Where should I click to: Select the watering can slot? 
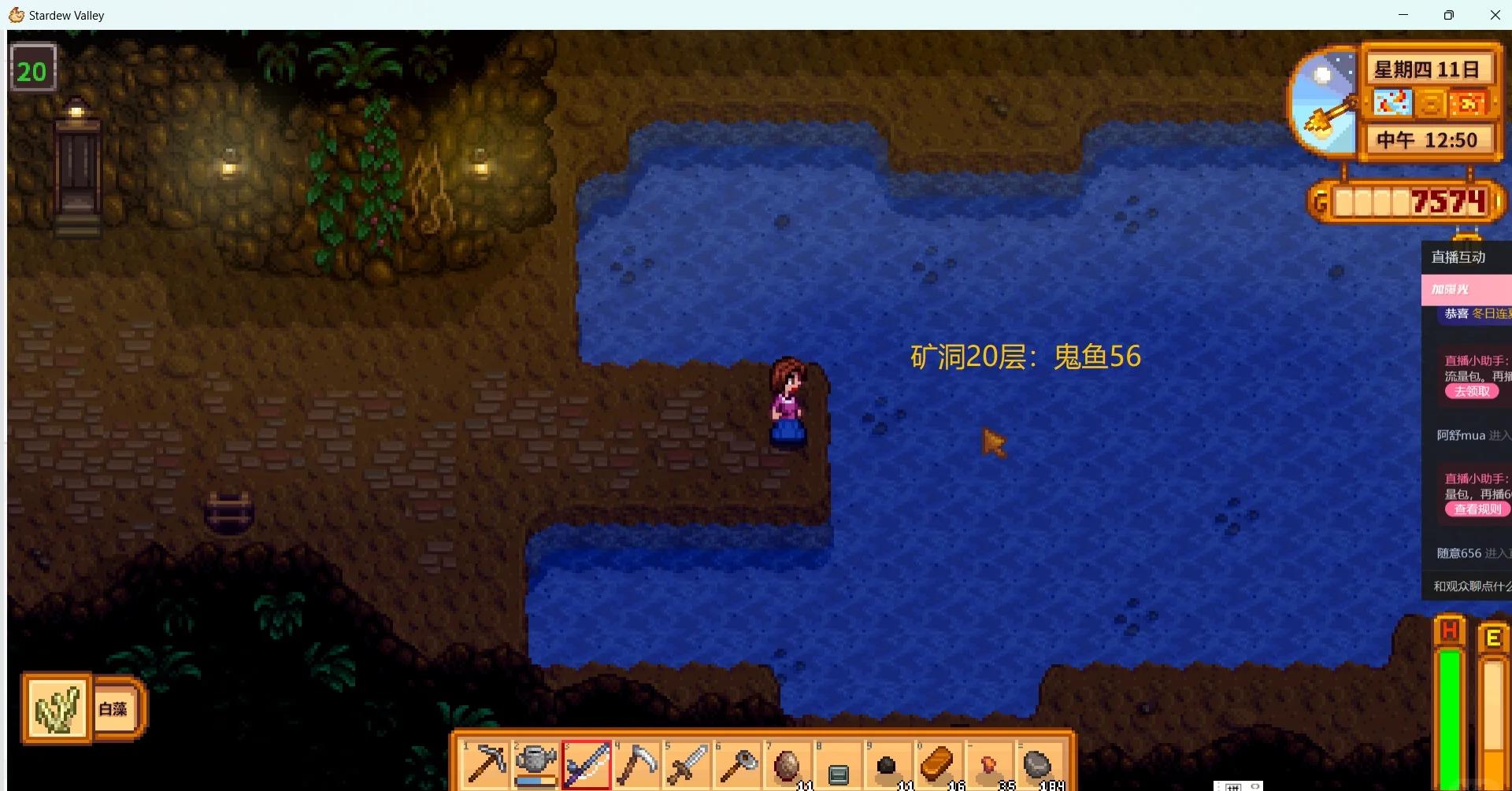click(536, 764)
